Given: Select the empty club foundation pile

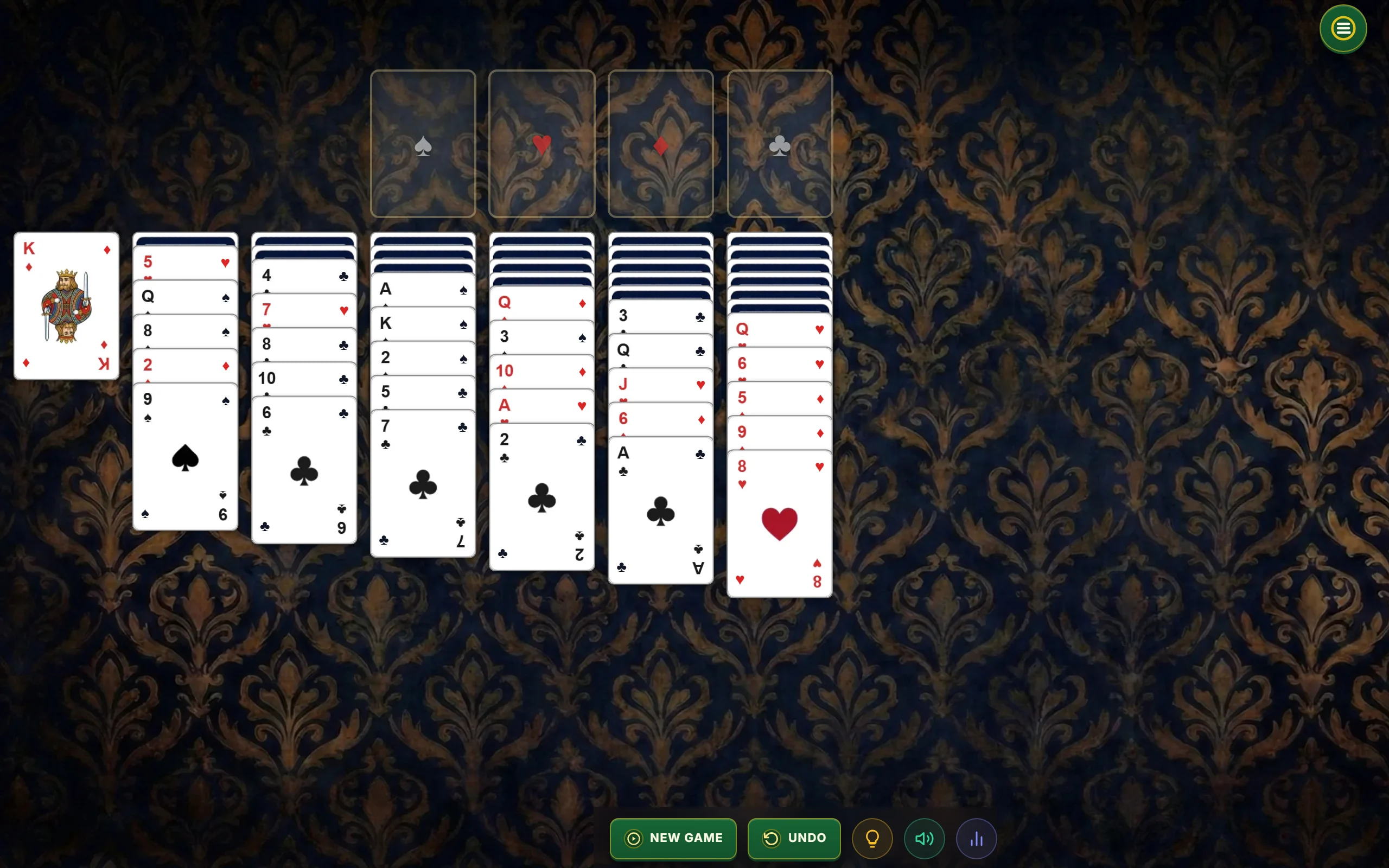Looking at the screenshot, I should point(779,144).
